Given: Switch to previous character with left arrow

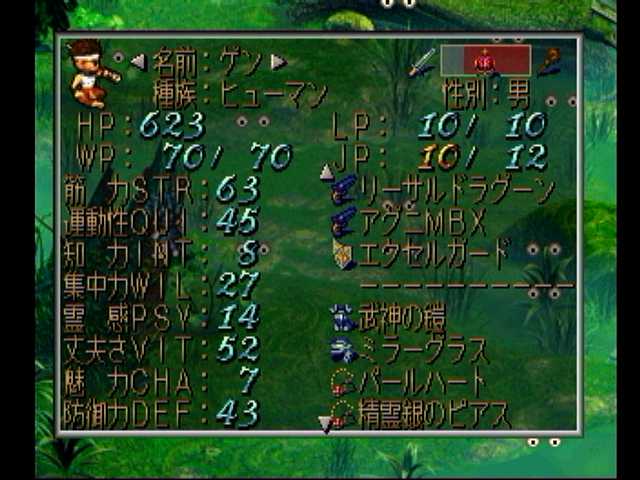Looking at the screenshot, I should click(x=138, y=62).
